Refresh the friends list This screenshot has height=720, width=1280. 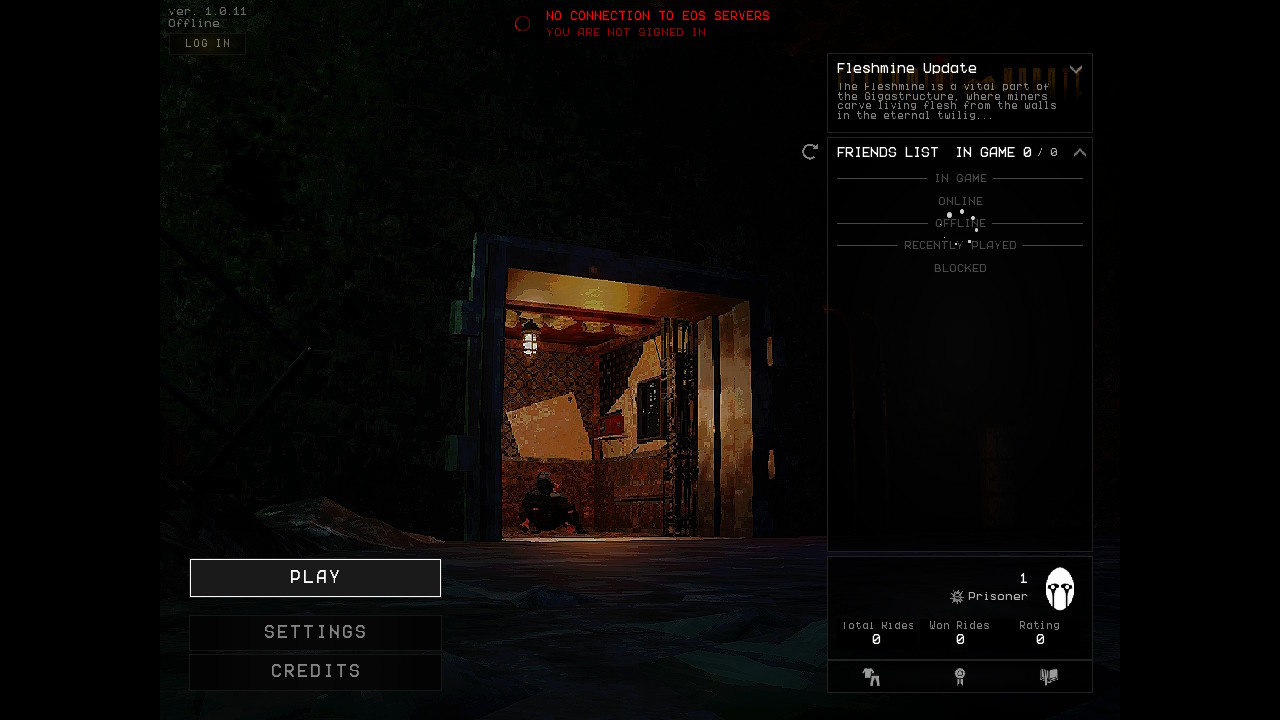pyautogui.click(x=810, y=152)
